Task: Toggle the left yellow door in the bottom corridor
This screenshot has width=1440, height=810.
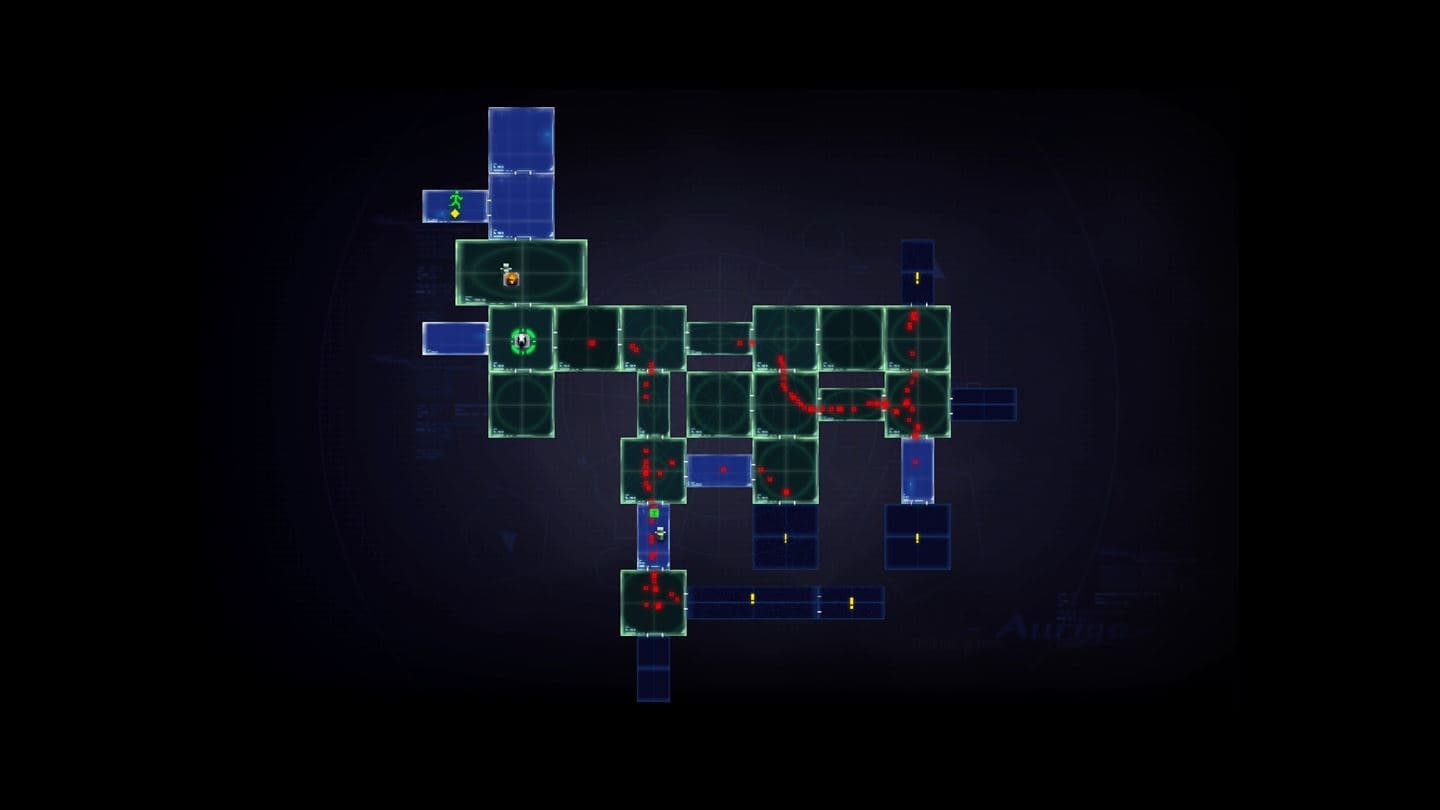Action: click(752, 599)
